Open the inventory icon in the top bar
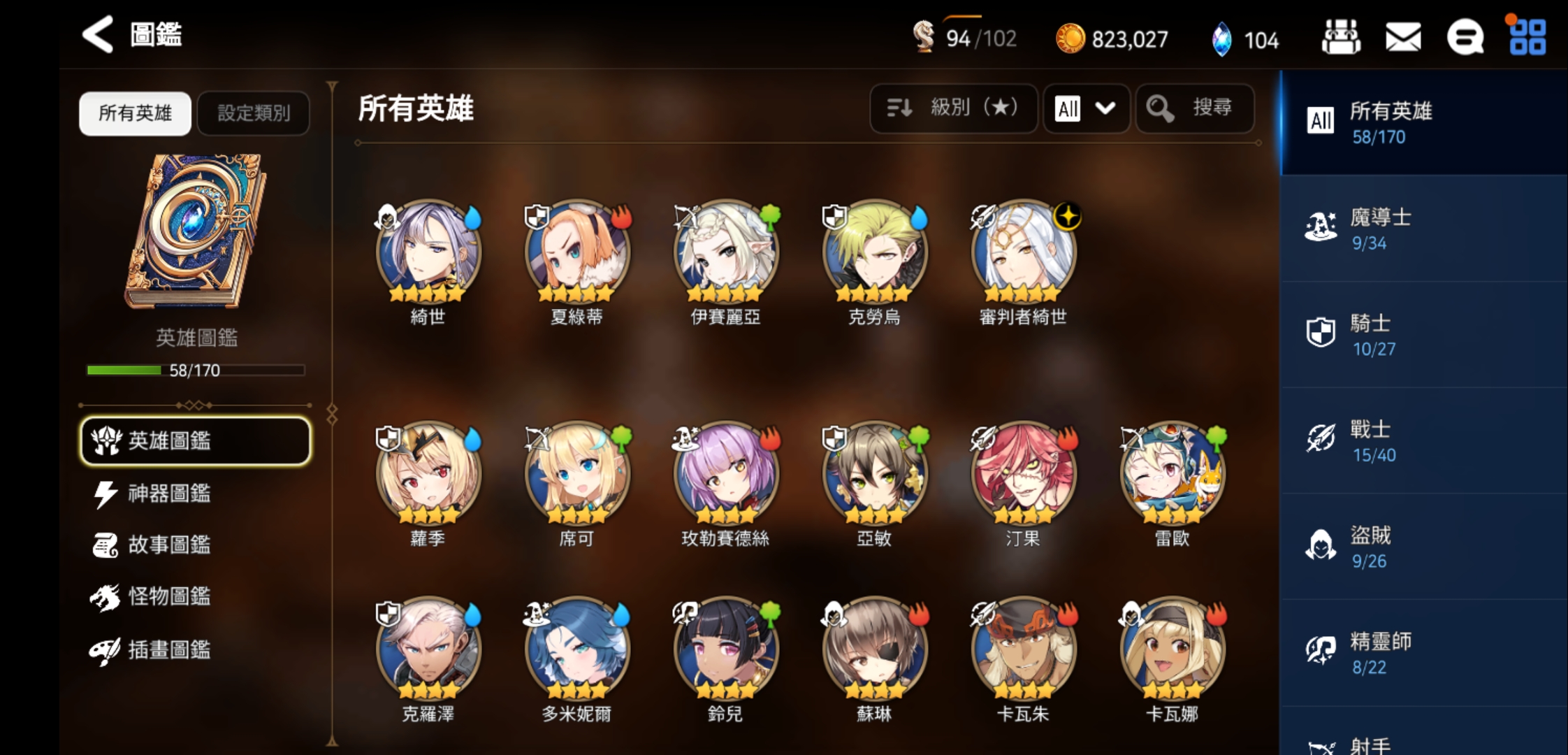The height and width of the screenshot is (755, 1568). click(1340, 37)
